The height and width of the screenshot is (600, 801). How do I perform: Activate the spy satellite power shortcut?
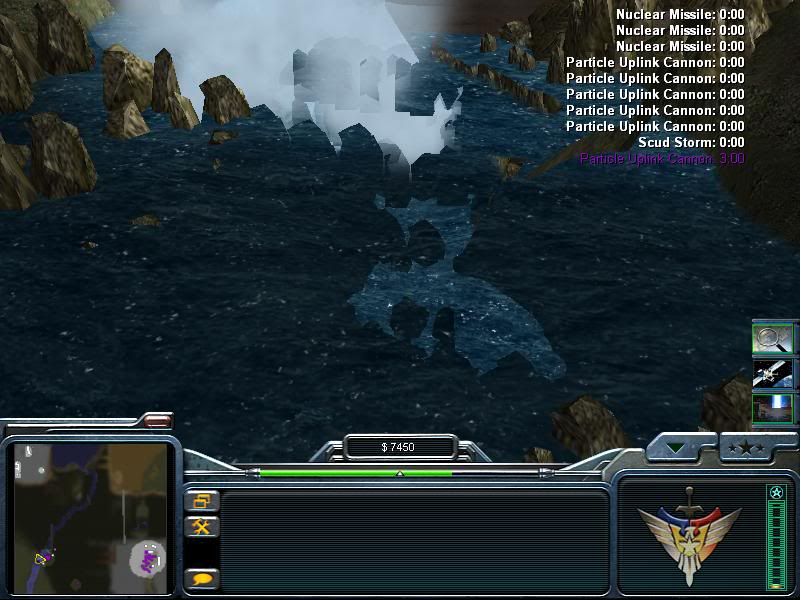click(x=772, y=374)
